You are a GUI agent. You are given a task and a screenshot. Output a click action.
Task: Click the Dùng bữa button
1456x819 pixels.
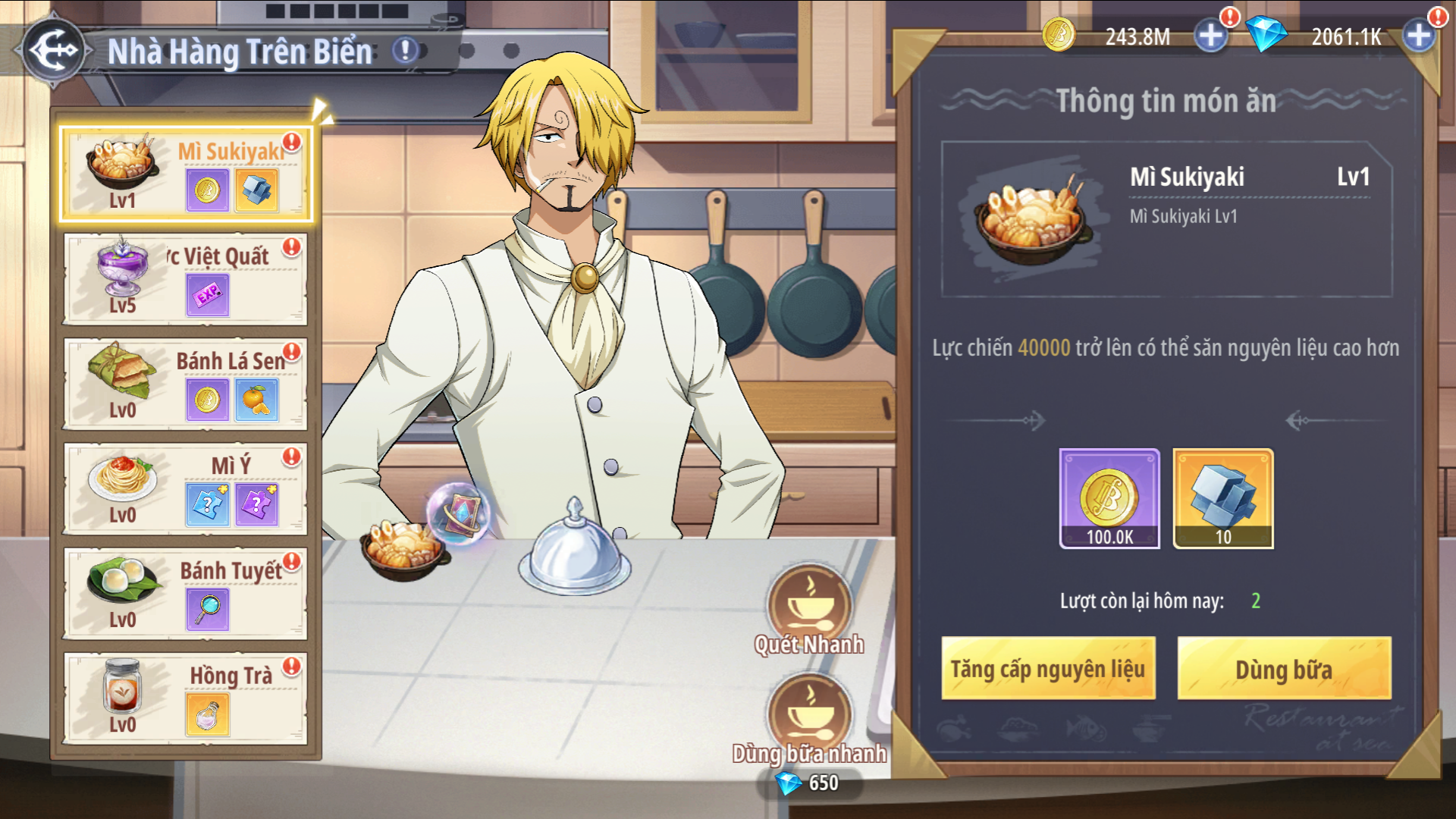pyautogui.click(x=1284, y=669)
